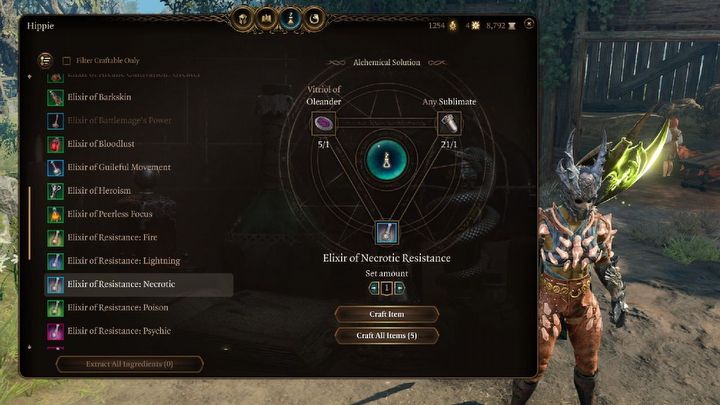Open the recipe list sort menu icon
This screenshot has height=405, width=720.
(x=45, y=60)
